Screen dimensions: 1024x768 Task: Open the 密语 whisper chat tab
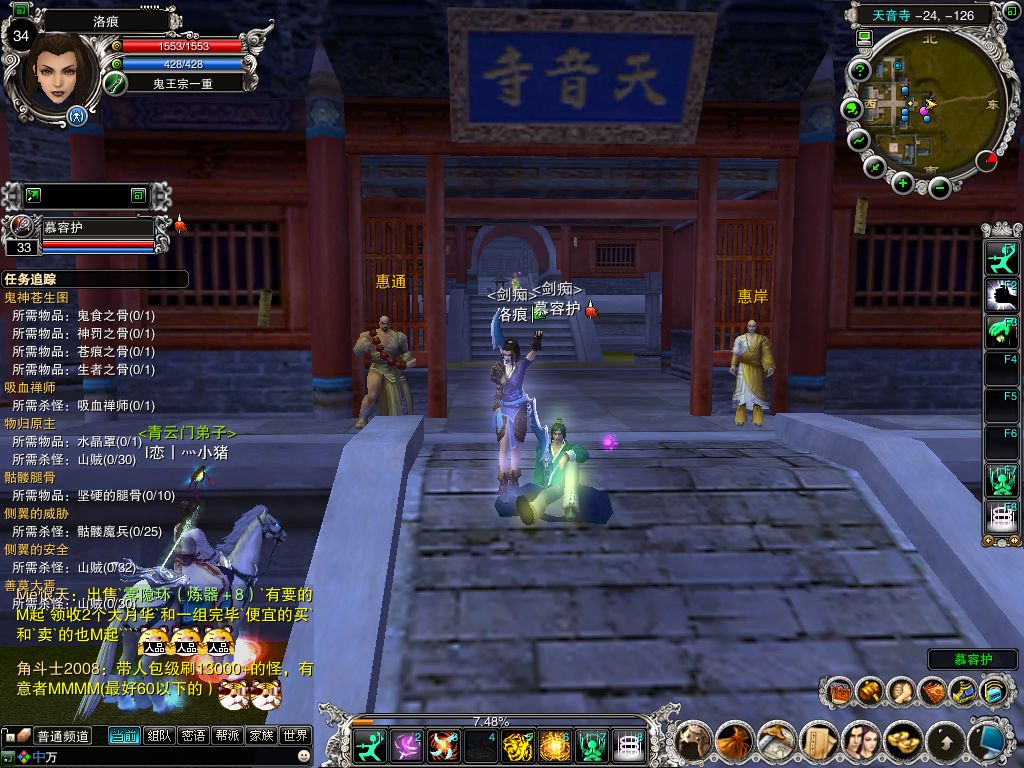pyautogui.click(x=193, y=736)
